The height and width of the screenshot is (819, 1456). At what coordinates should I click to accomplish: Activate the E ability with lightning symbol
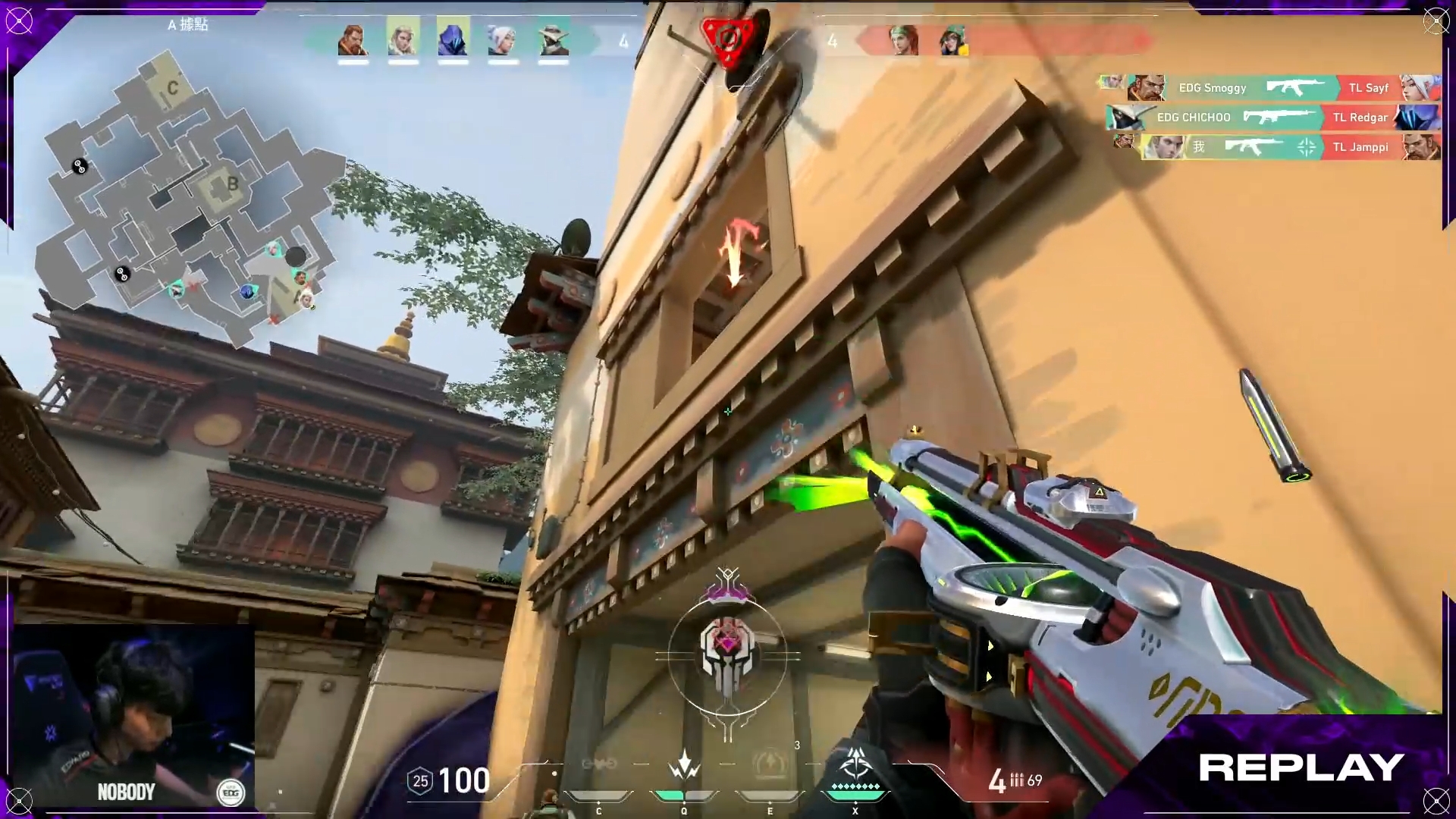tap(770, 764)
